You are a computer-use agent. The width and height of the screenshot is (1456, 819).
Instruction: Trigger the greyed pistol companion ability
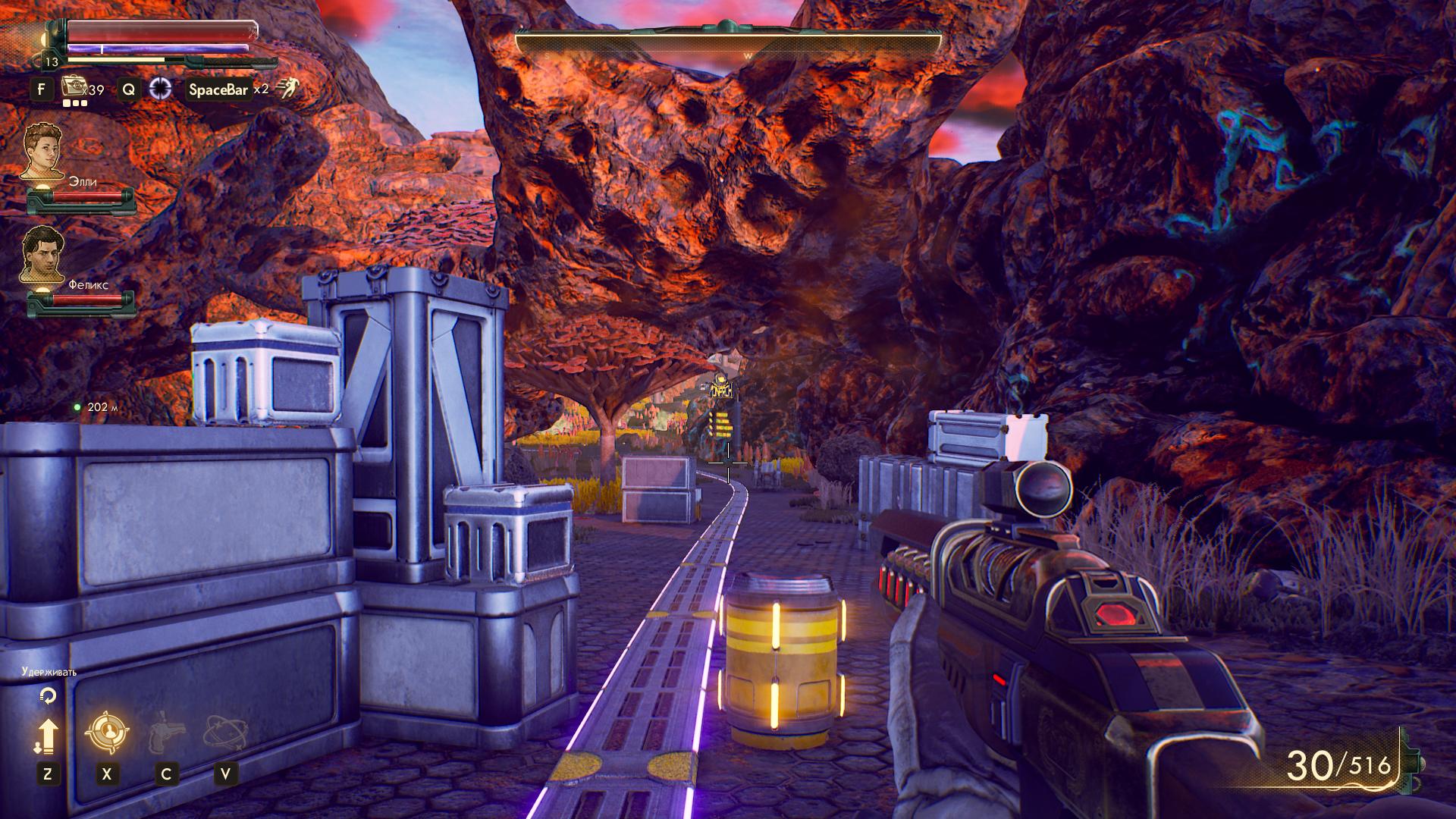click(x=165, y=733)
